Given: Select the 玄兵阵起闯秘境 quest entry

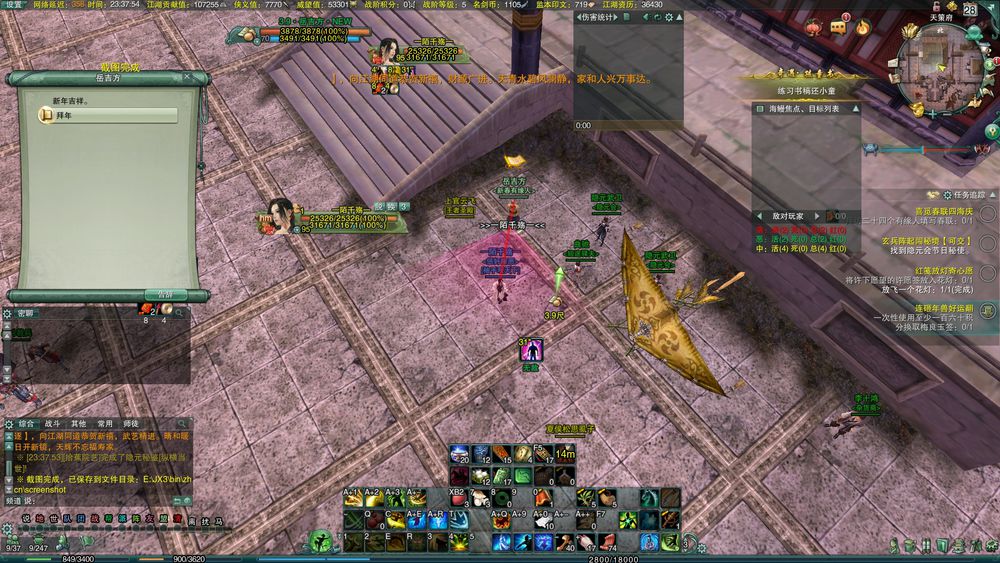Looking at the screenshot, I should [929, 241].
